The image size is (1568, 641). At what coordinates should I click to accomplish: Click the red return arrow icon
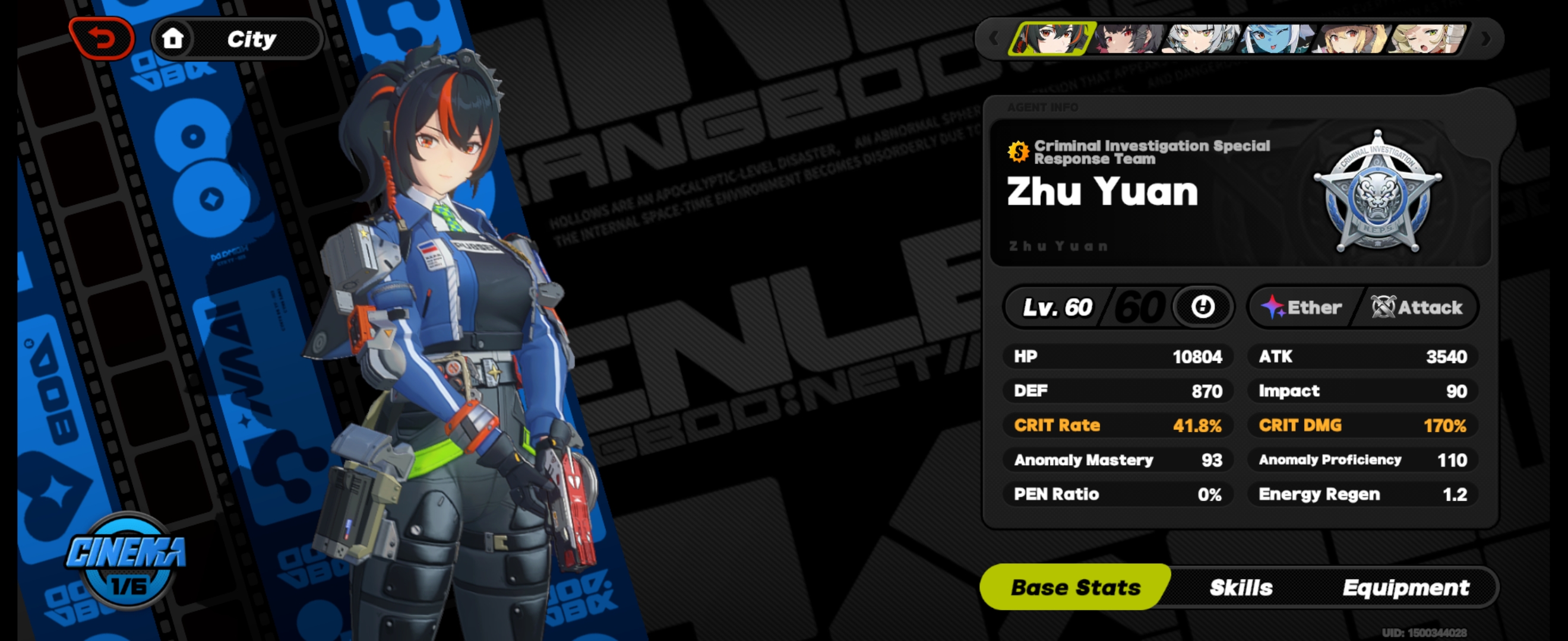click(102, 38)
